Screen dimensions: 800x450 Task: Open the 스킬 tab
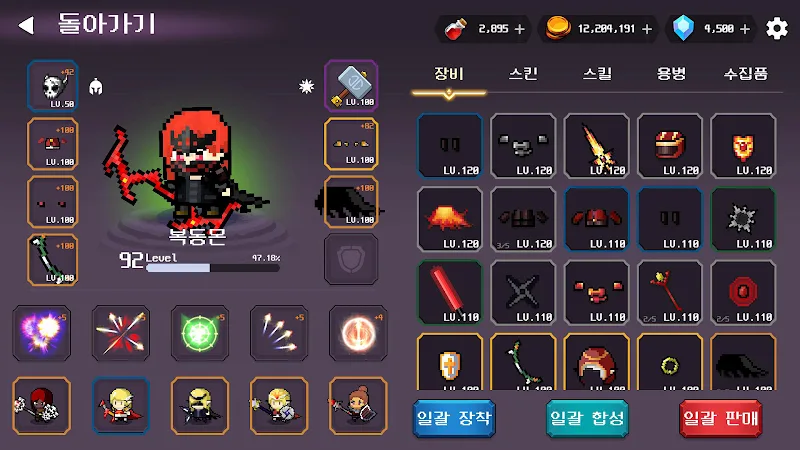pyautogui.click(x=597, y=74)
